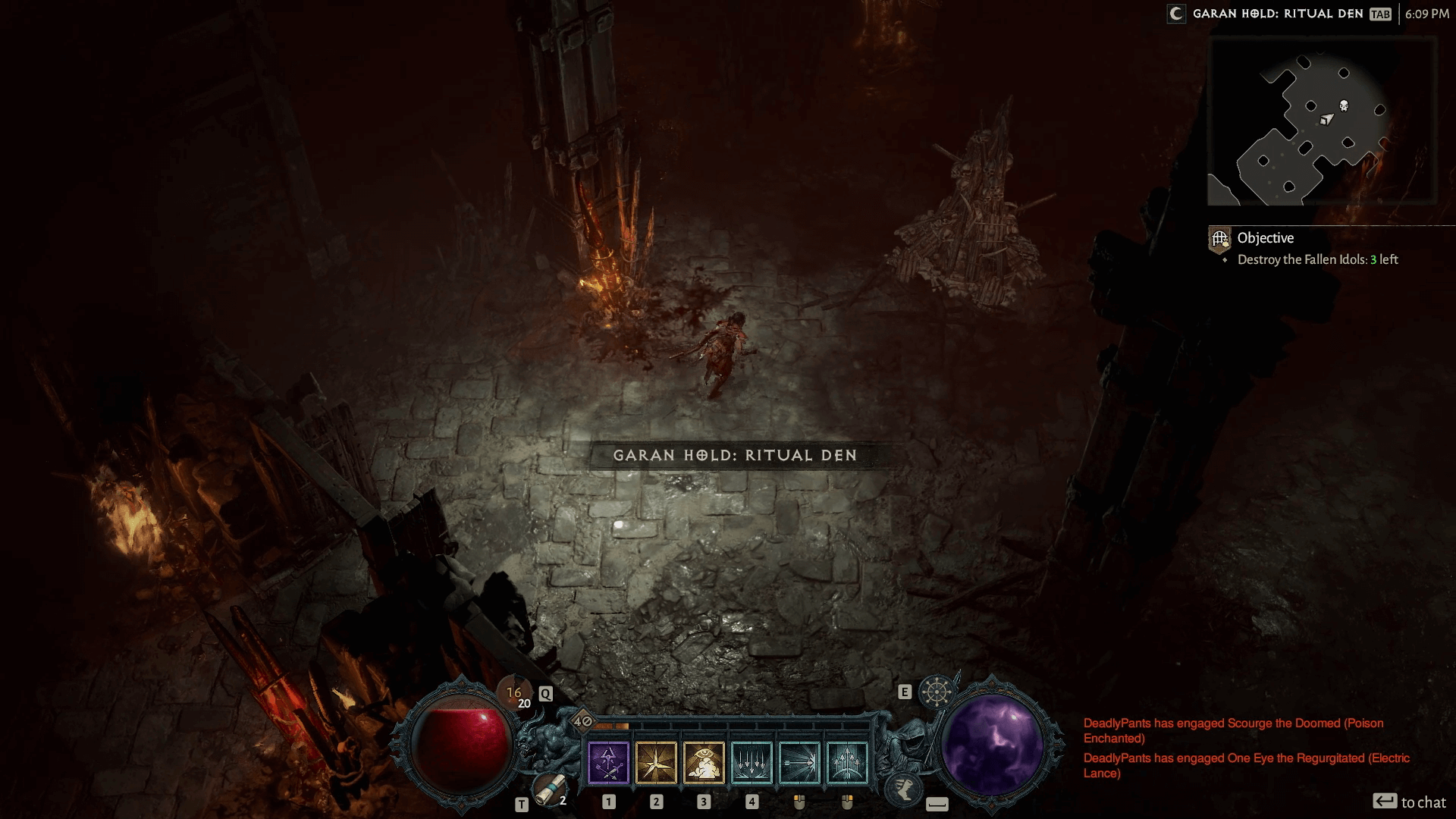Viewport: 1456px width, 819px height.
Task: Drink a healing potion from the counter
Action: point(515,695)
